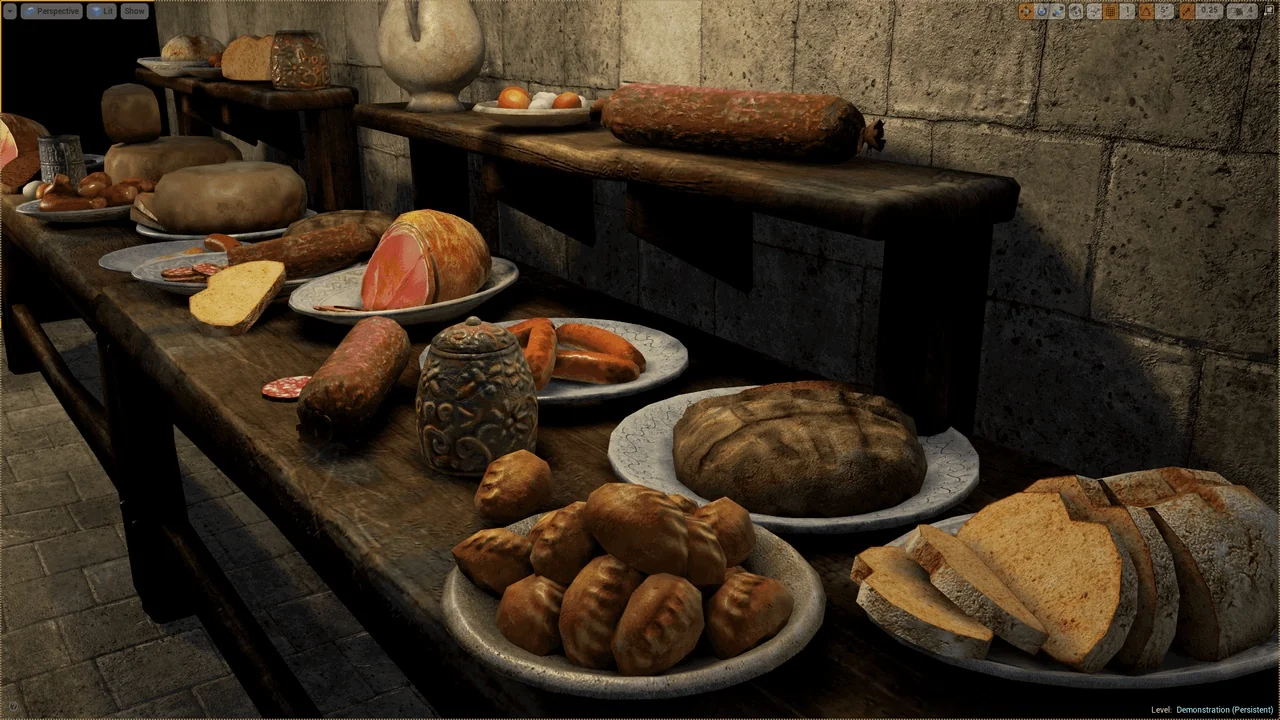
Task: Select the Scale tool
Action: (1059, 11)
